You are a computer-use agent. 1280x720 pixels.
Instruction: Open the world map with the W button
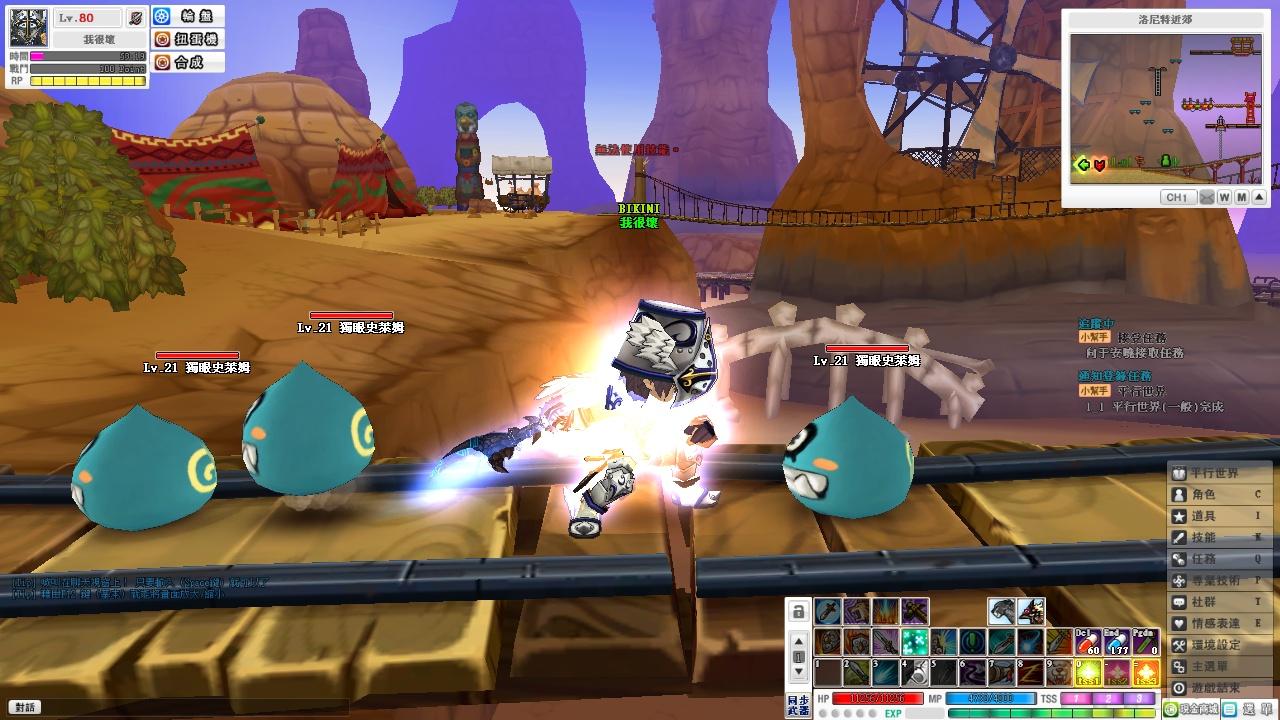point(1225,198)
